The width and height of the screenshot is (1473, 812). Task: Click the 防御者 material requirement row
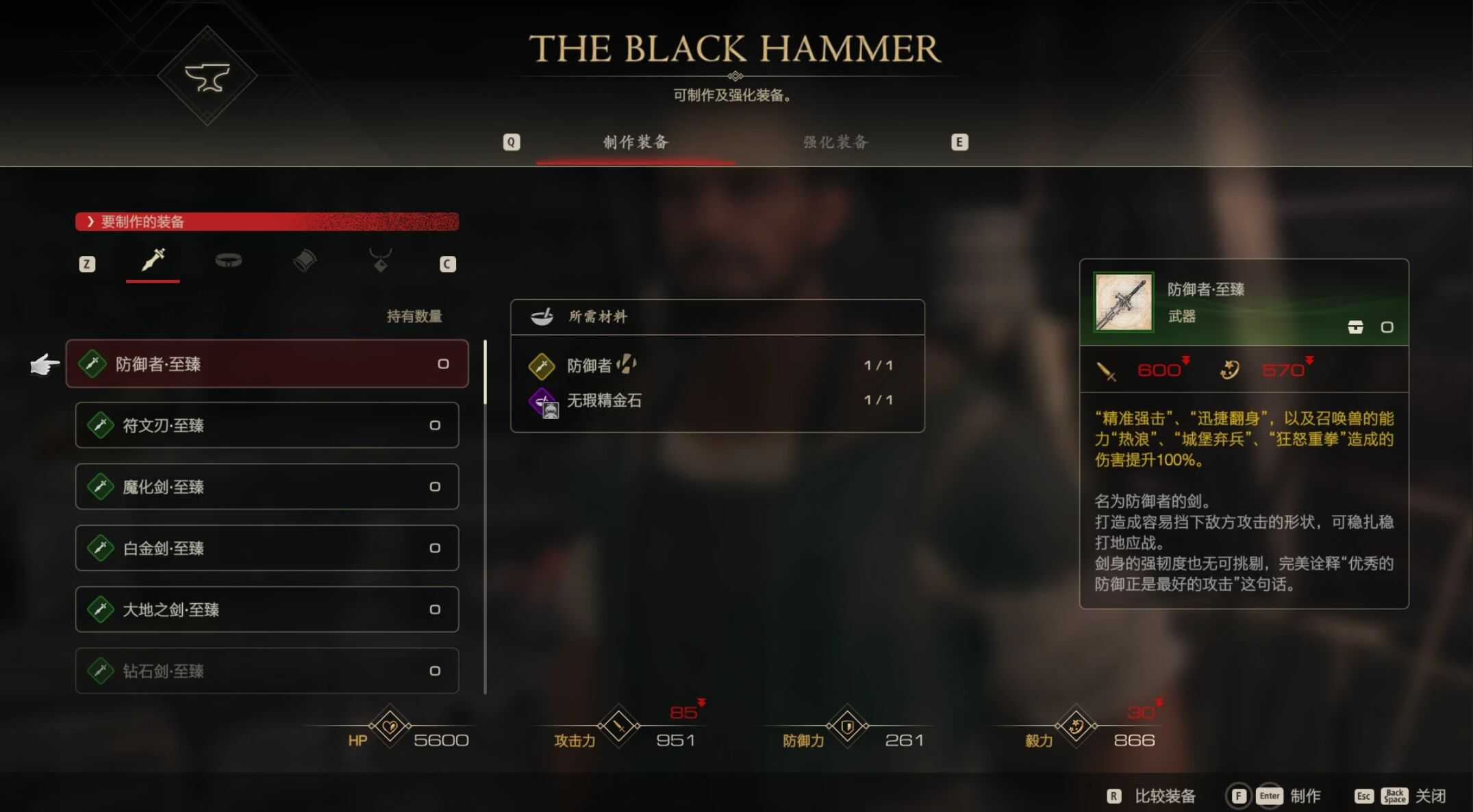click(716, 366)
